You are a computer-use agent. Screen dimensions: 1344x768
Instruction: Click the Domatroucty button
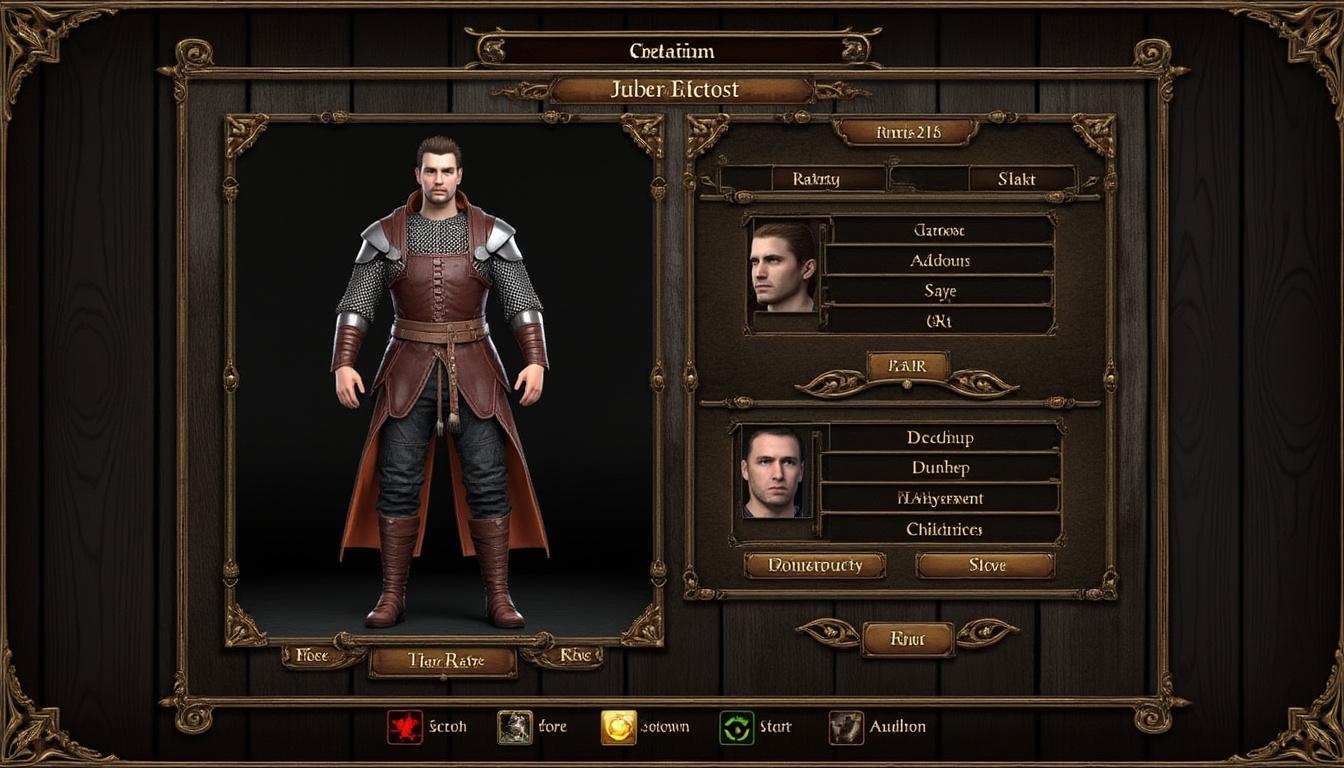(814, 565)
